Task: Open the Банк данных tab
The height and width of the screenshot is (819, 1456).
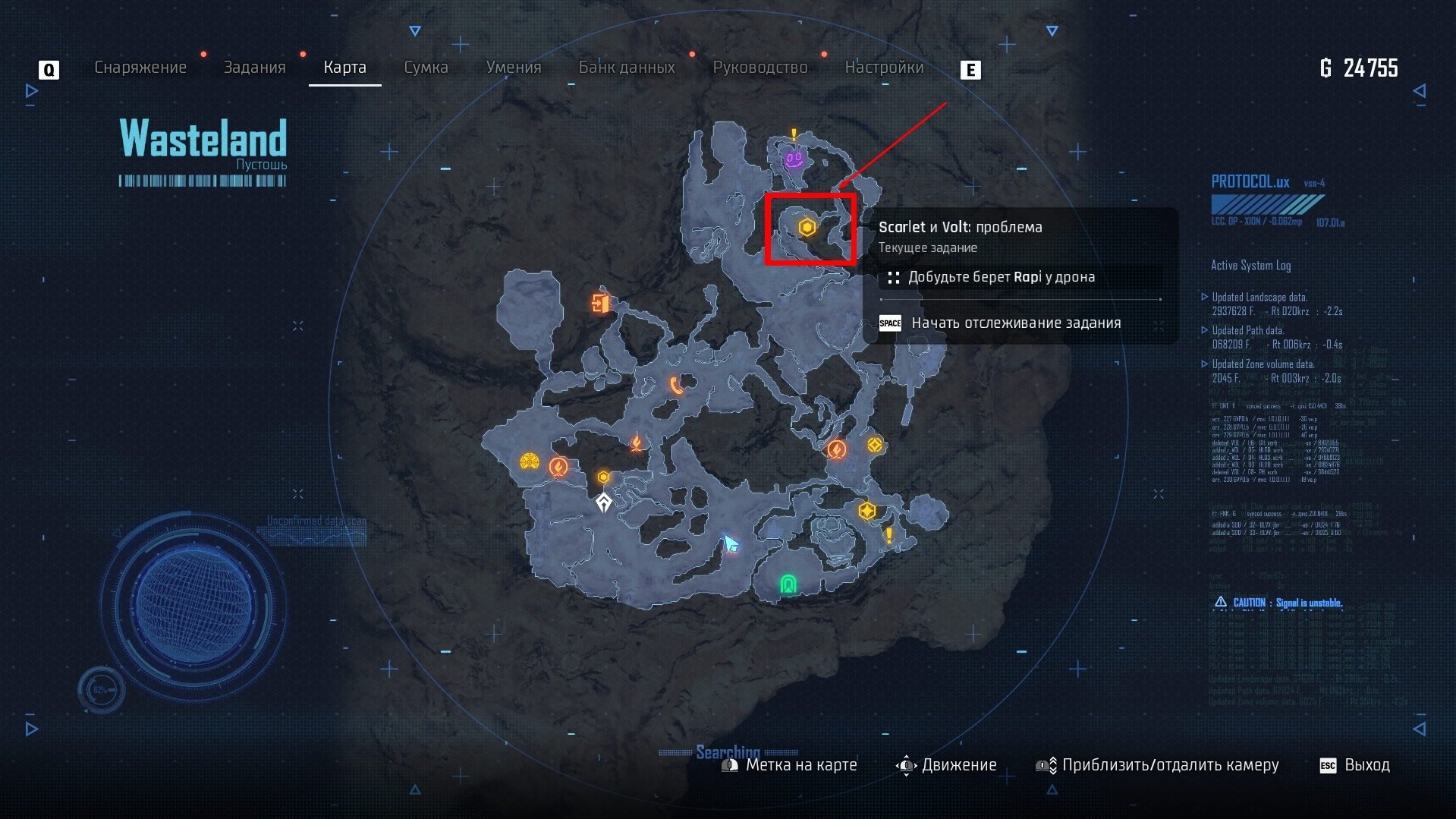Action: click(627, 68)
